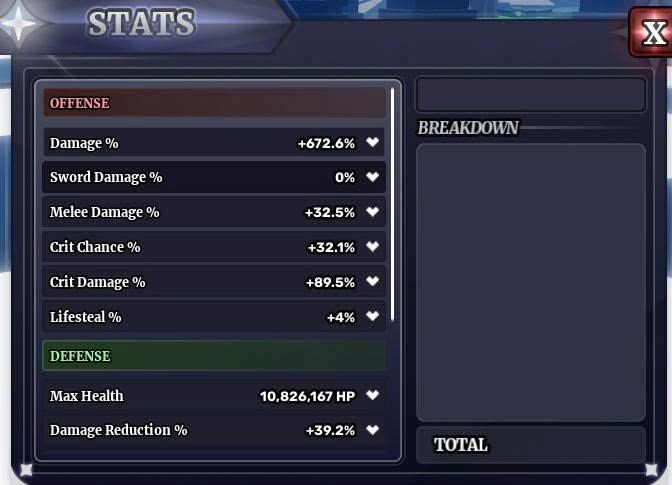Viewport: 672px width, 485px height.
Task: Choose the Max Health stat row
Action: tap(214, 396)
